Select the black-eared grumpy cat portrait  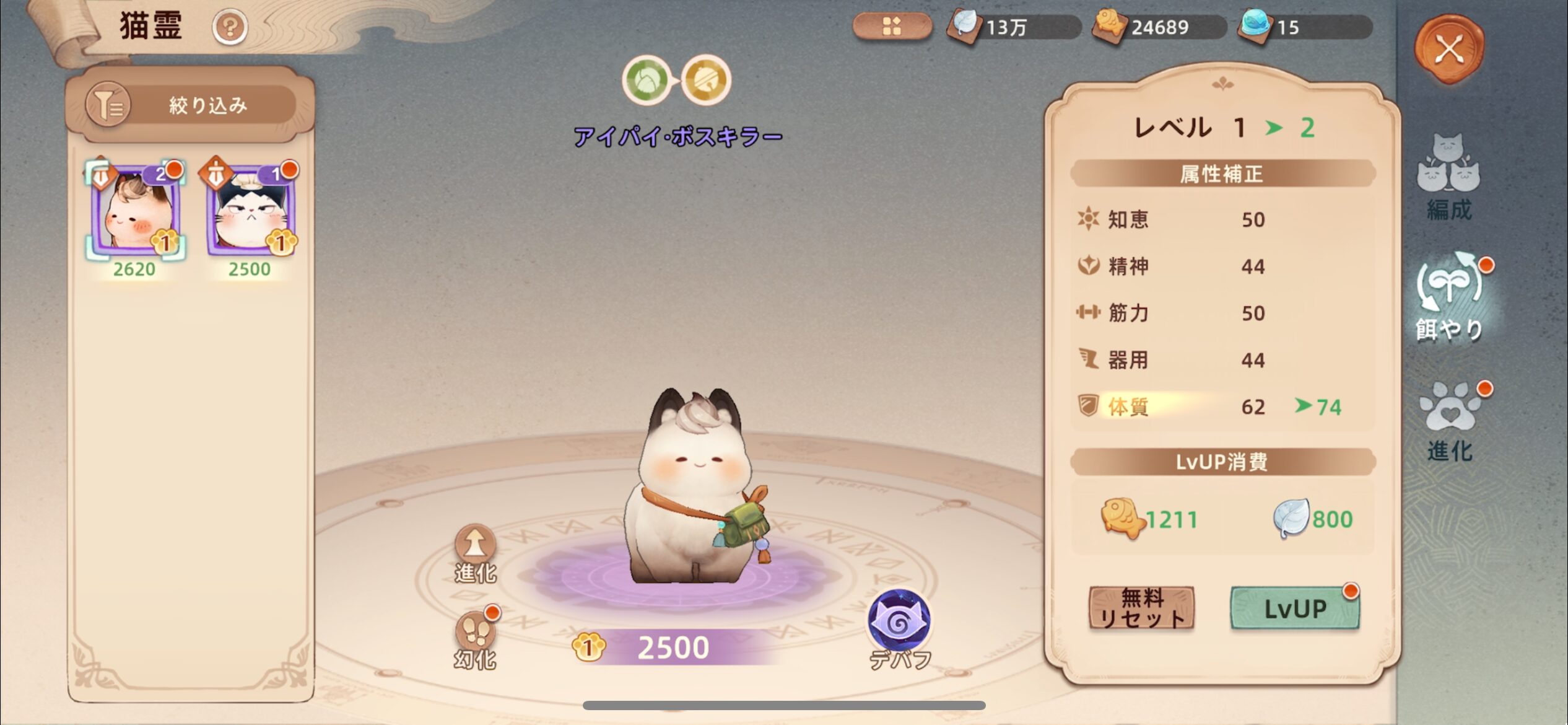(x=250, y=211)
